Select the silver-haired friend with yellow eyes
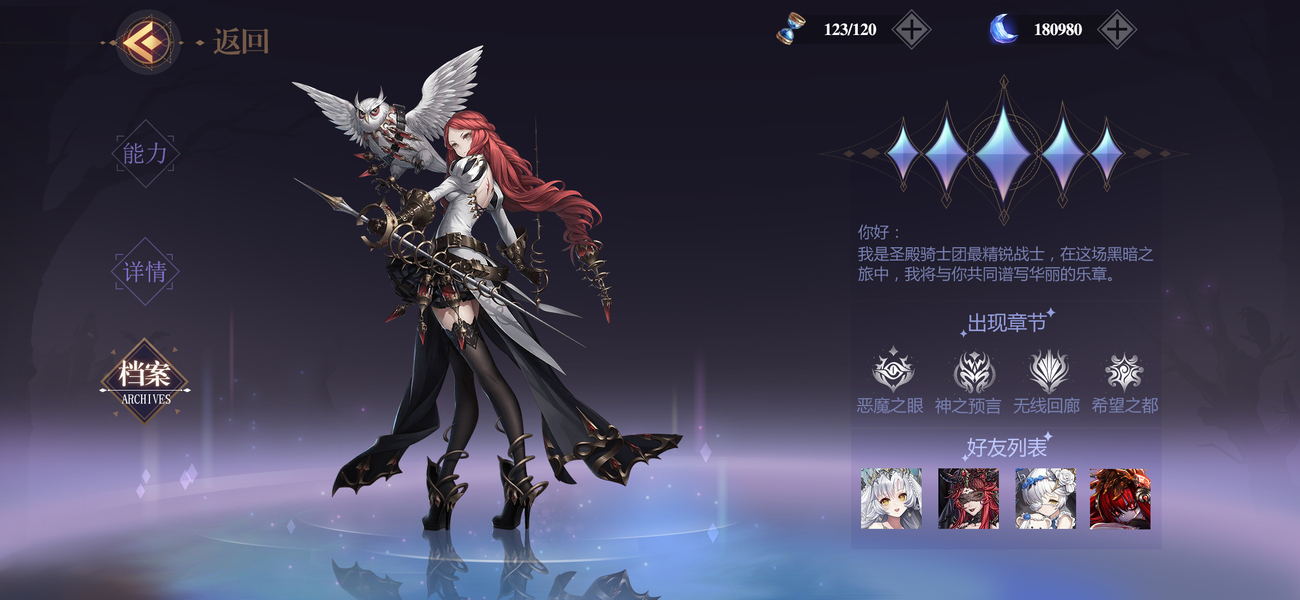1300x600 pixels. click(891, 498)
